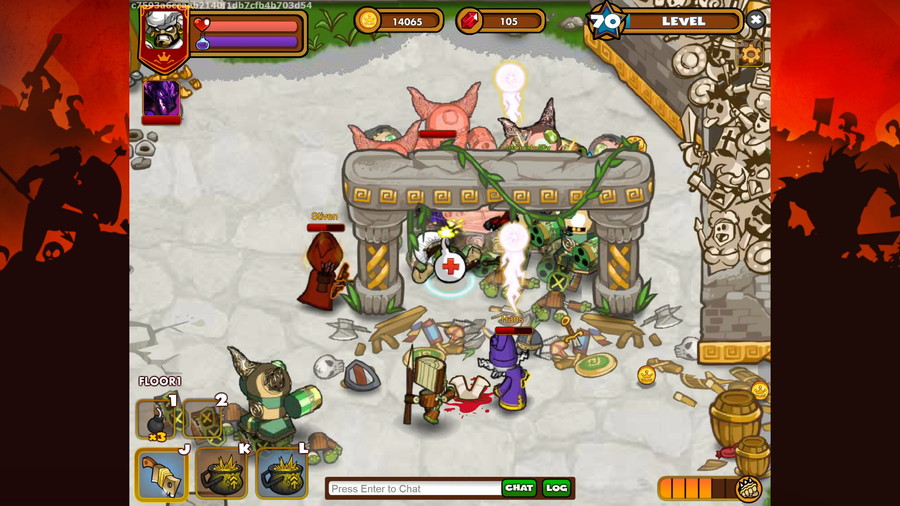This screenshot has height=506, width=900.
Task: Activate the cauldron ability L
Action: (x=281, y=474)
